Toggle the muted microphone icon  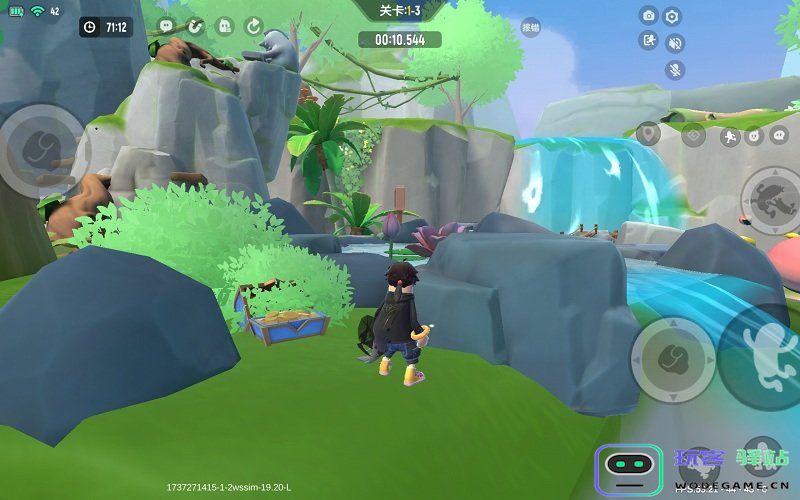pos(675,70)
